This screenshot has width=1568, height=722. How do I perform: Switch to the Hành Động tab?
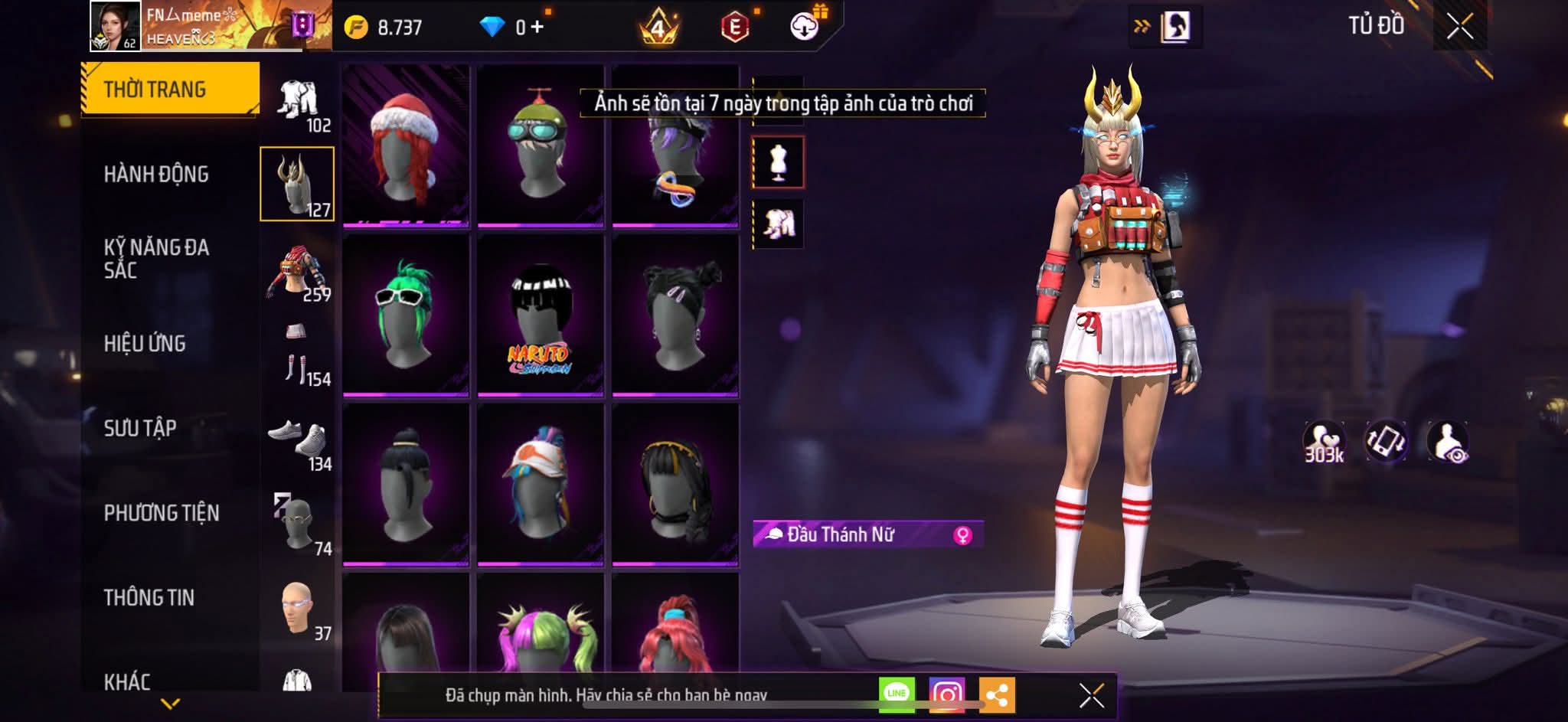(x=156, y=175)
